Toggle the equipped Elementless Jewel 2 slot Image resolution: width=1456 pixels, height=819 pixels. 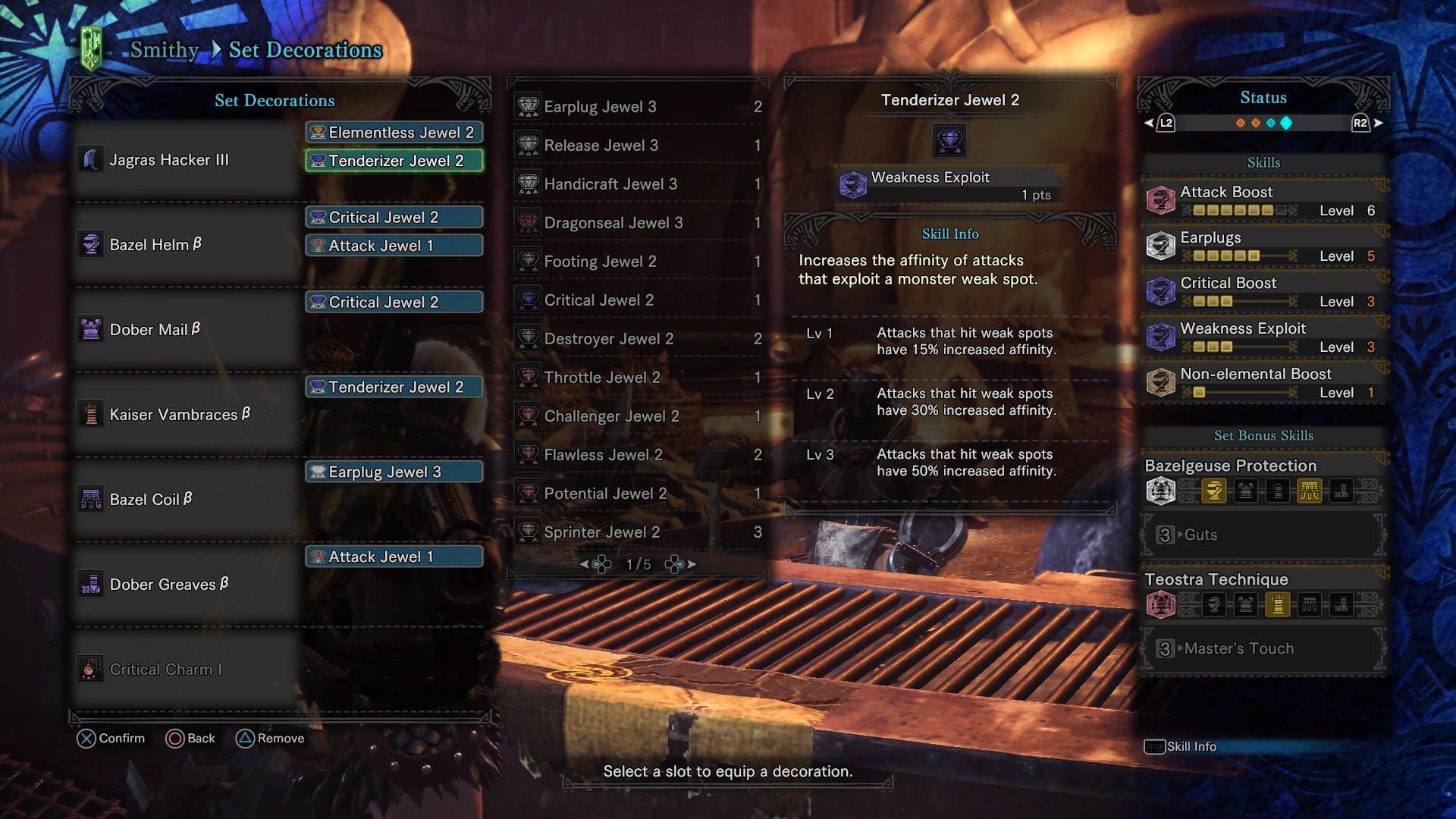point(394,132)
